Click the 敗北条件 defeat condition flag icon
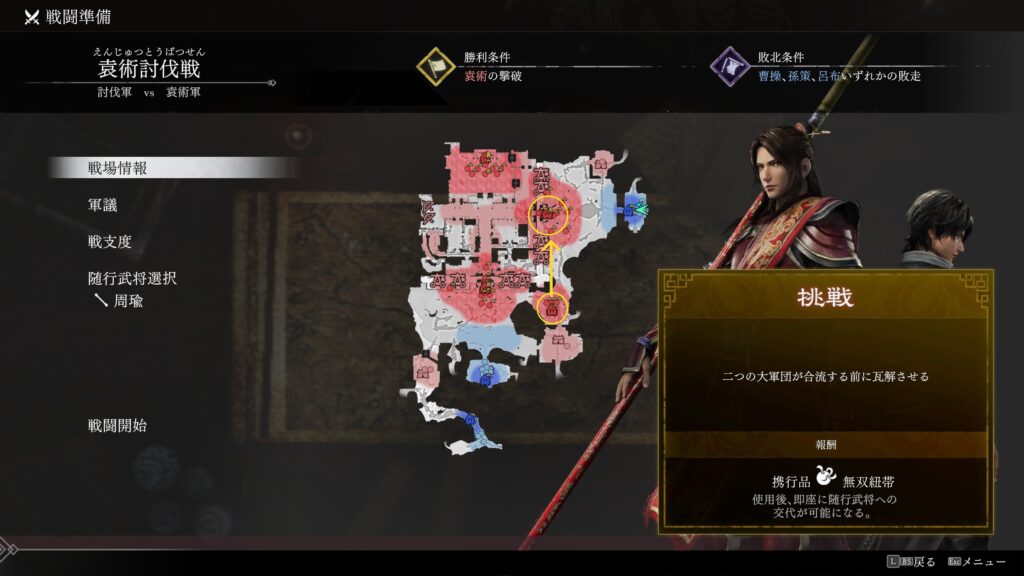 coord(730,67)
